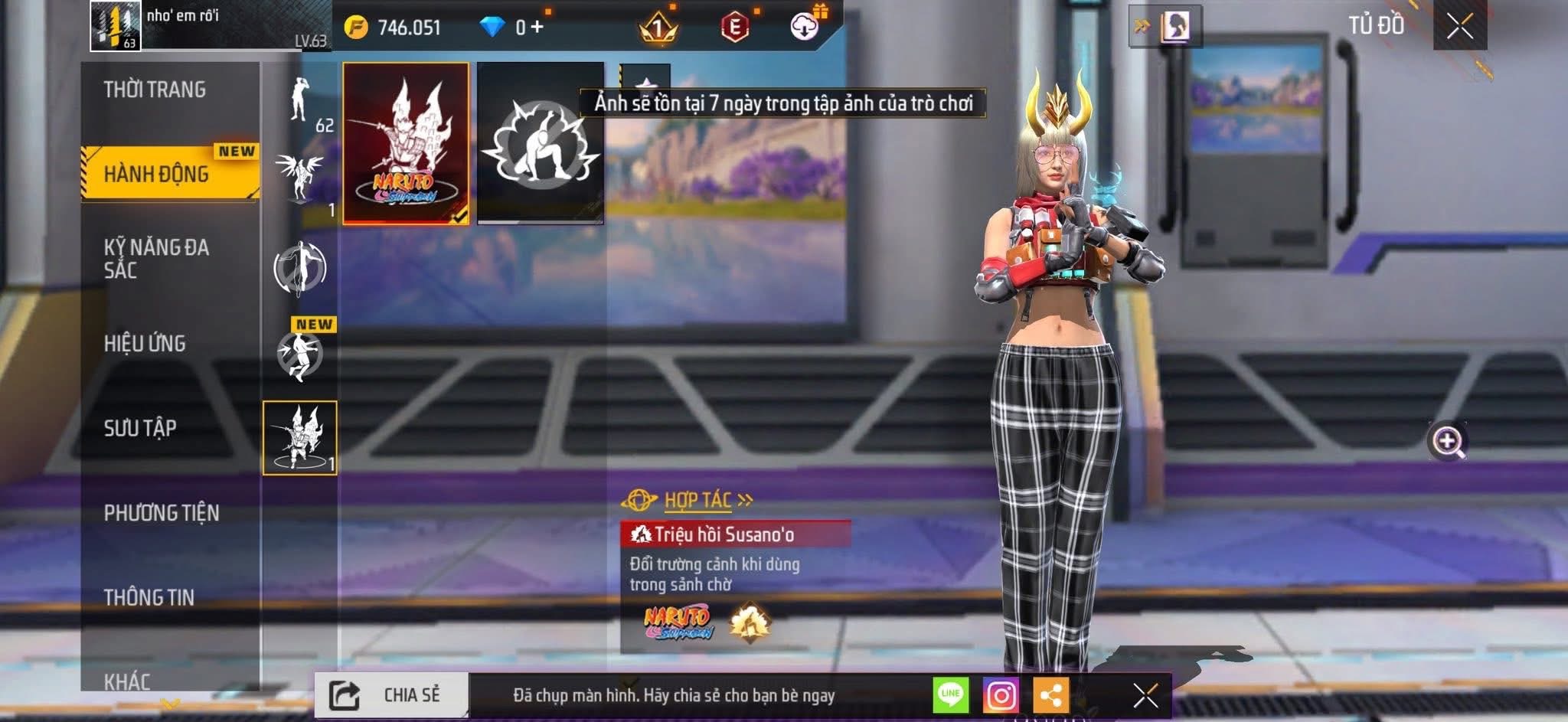Viewport: 1568px width, 722px height.
Task: Close the wardrobe with the top X
Action: point(1459,27)
